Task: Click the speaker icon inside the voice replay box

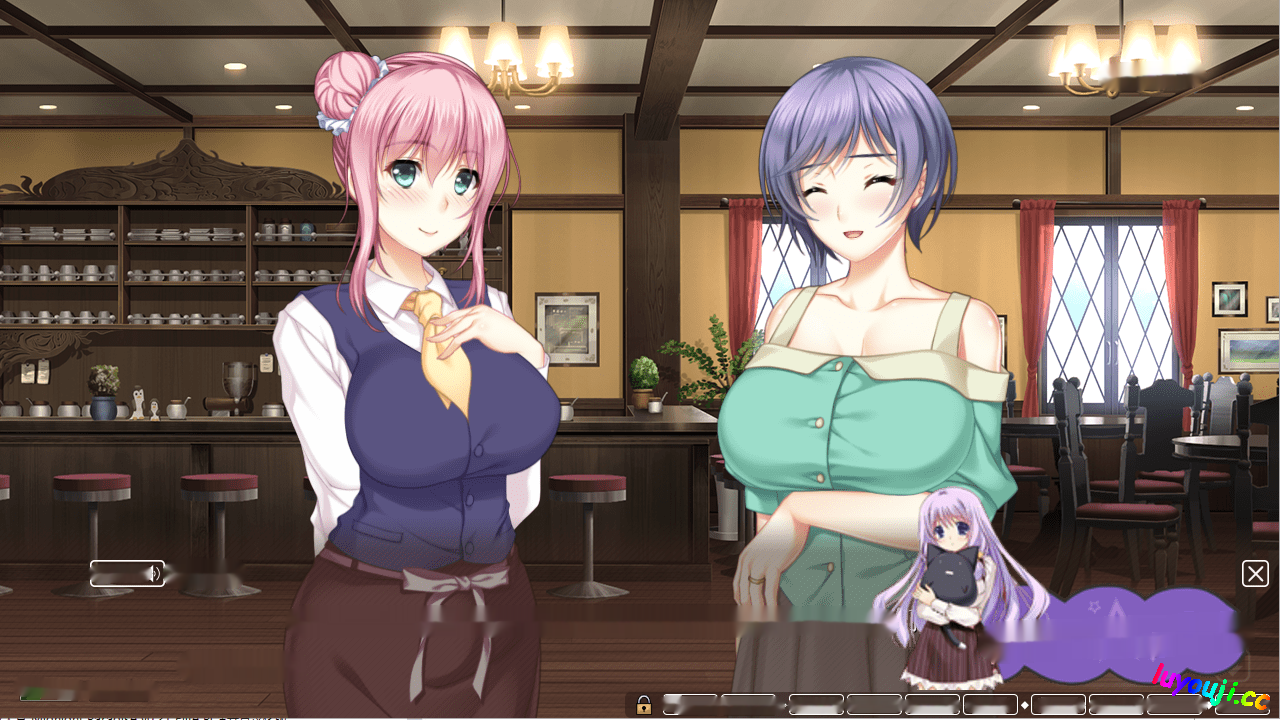Action: click(156, 573)
